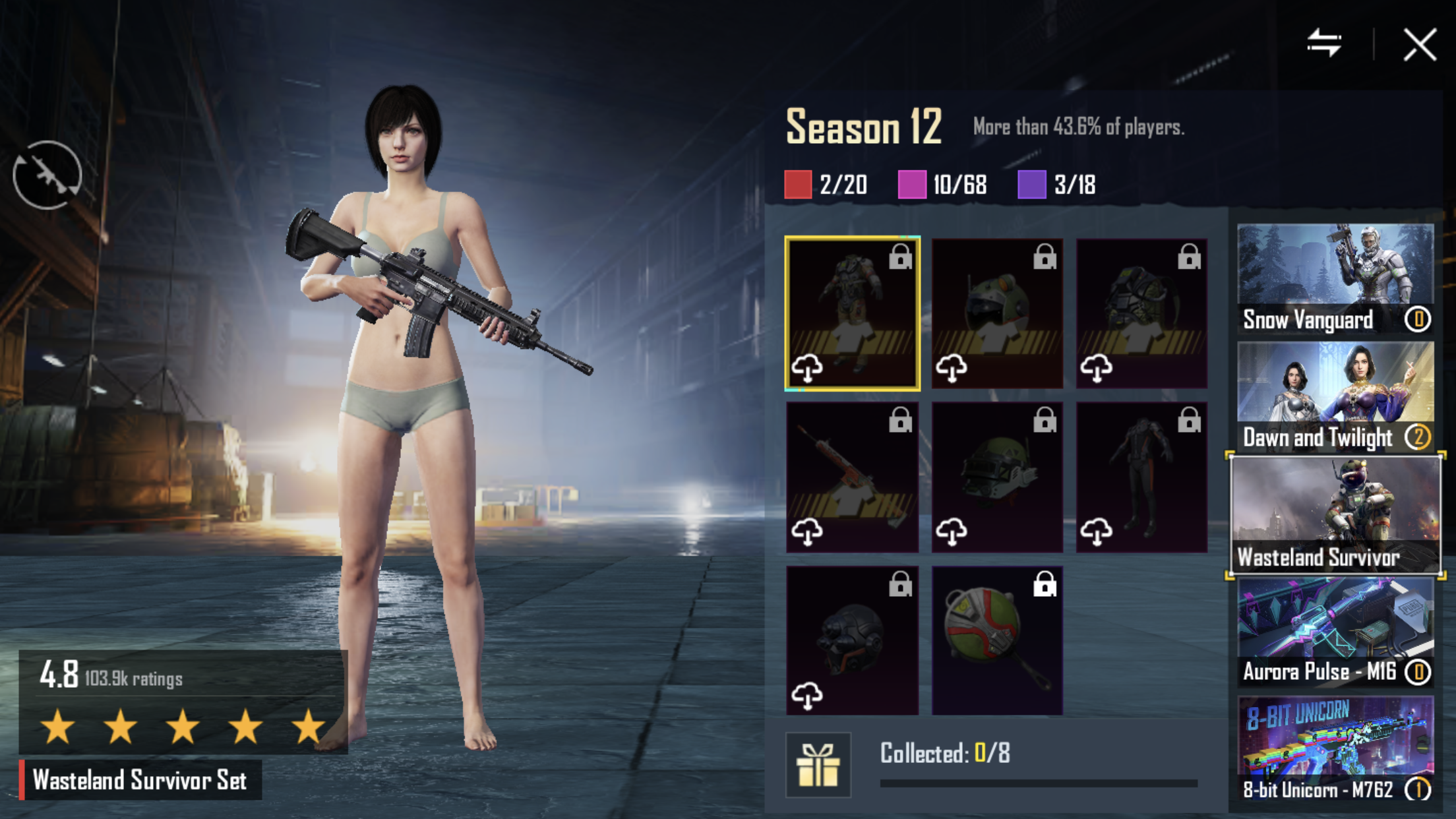Close the Season 12 collection screen
The image size is (1456, 819).
tap(1419, 45)
